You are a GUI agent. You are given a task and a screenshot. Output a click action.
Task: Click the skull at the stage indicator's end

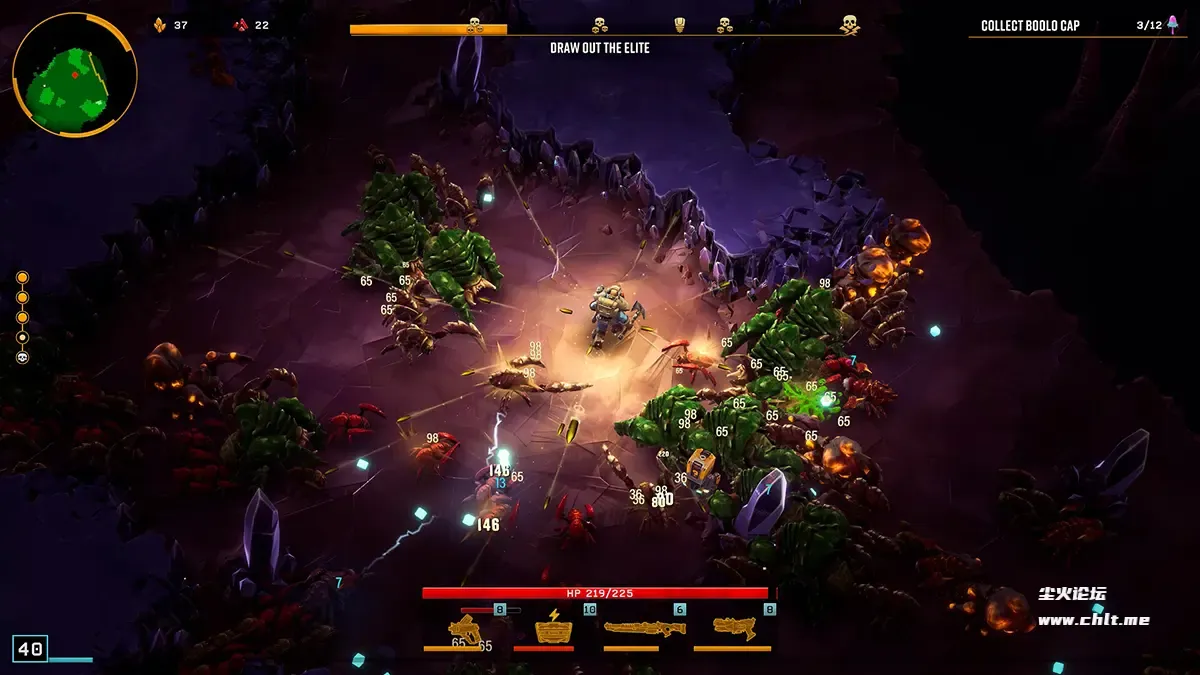[x=22, y=357]
